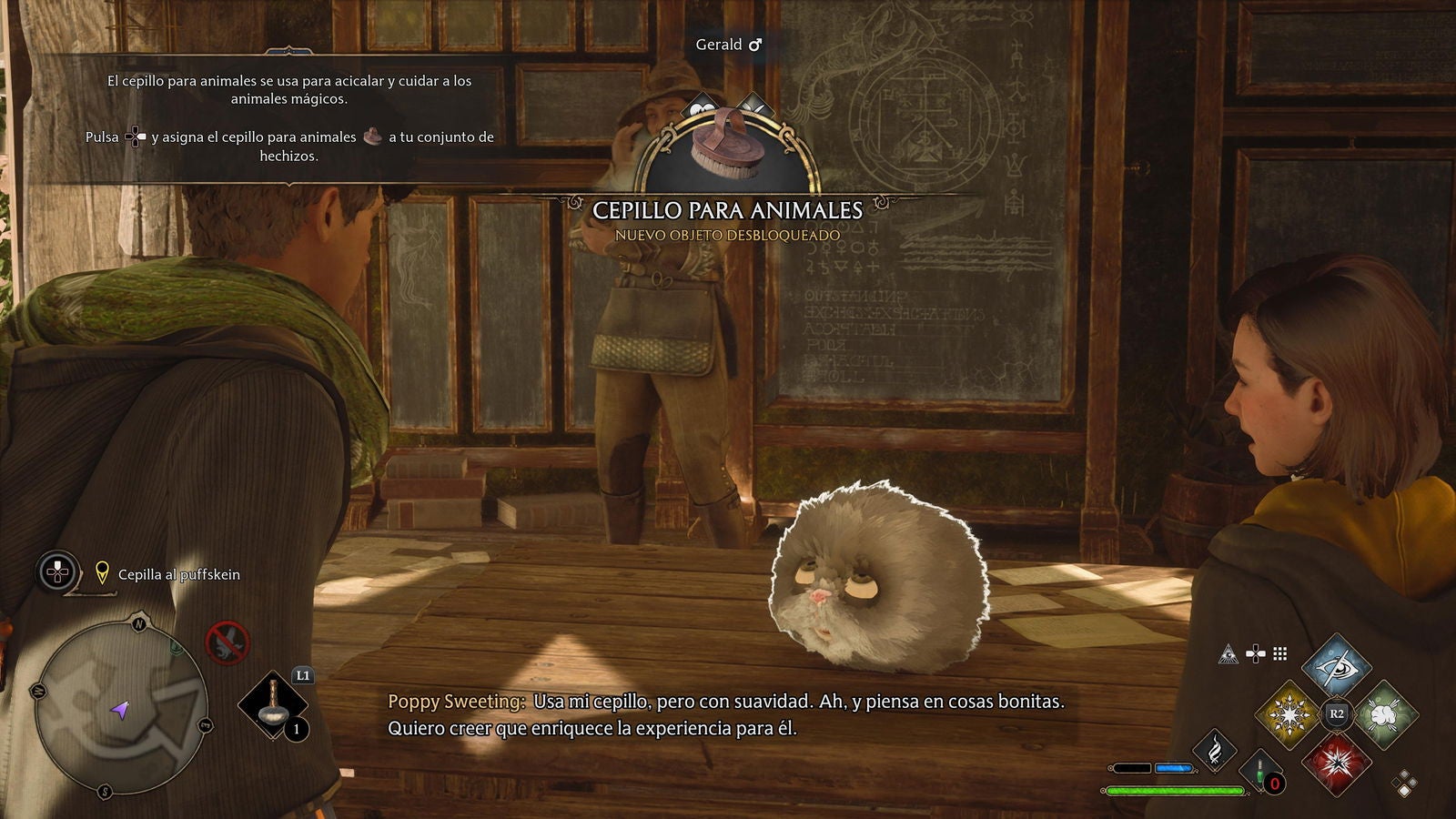This screenshot has width=1456, height=819.
Task: Activate the ancient magic flame icon
Action: pyautogui.click(x=1215, y=750)
